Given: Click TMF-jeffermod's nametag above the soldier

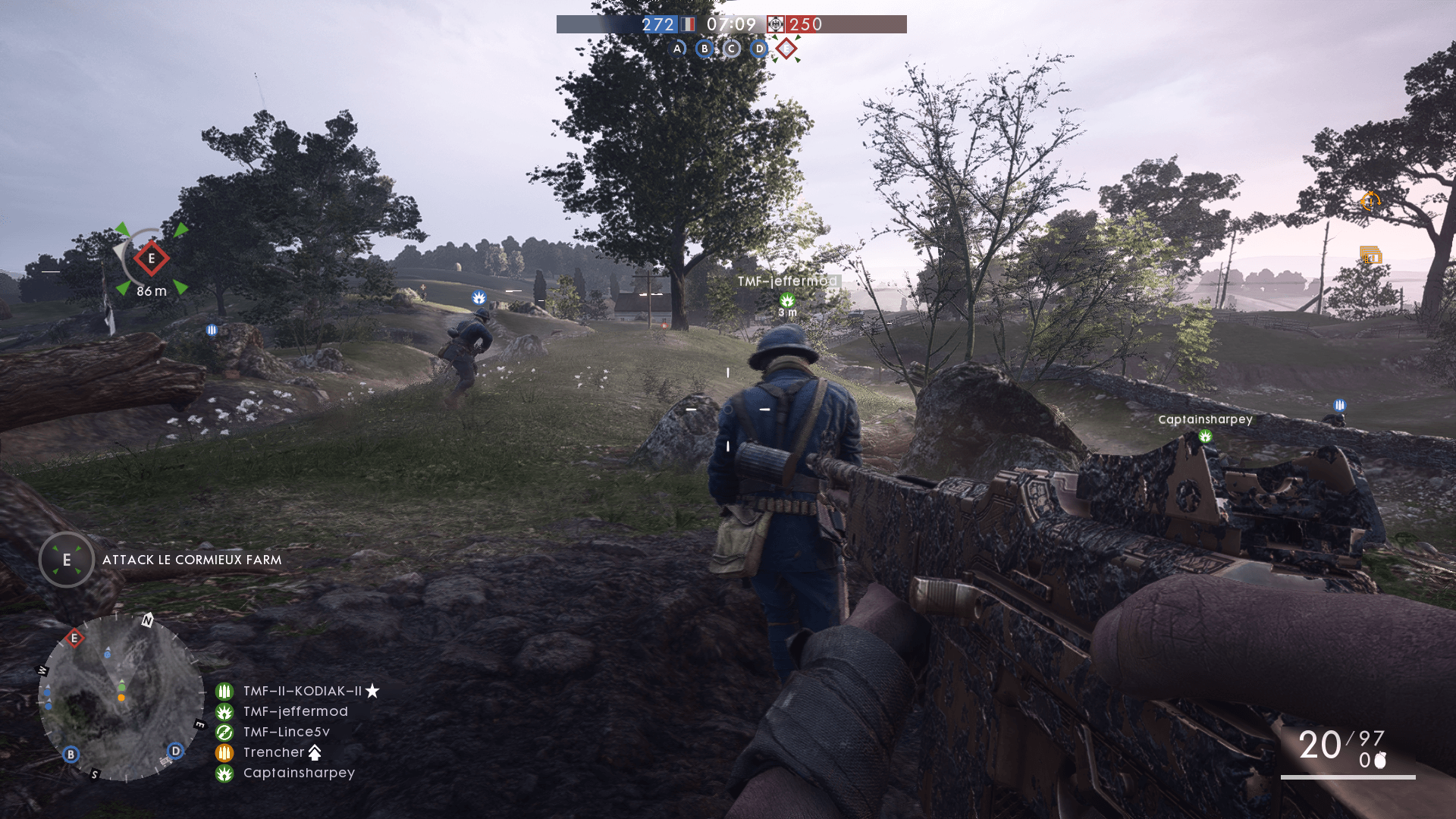Looking at the screenshot, I should click(787, 281).
